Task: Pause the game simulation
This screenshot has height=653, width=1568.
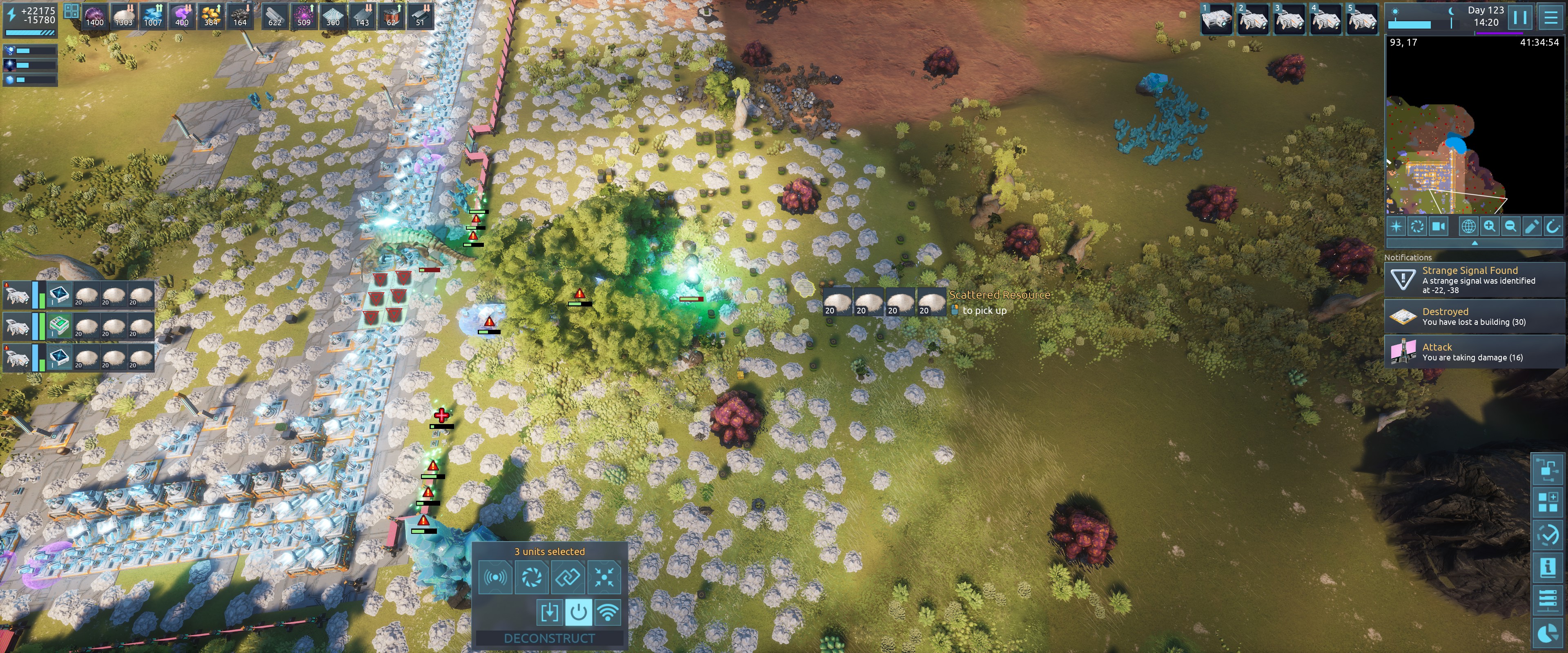Action: (1519, 17)
